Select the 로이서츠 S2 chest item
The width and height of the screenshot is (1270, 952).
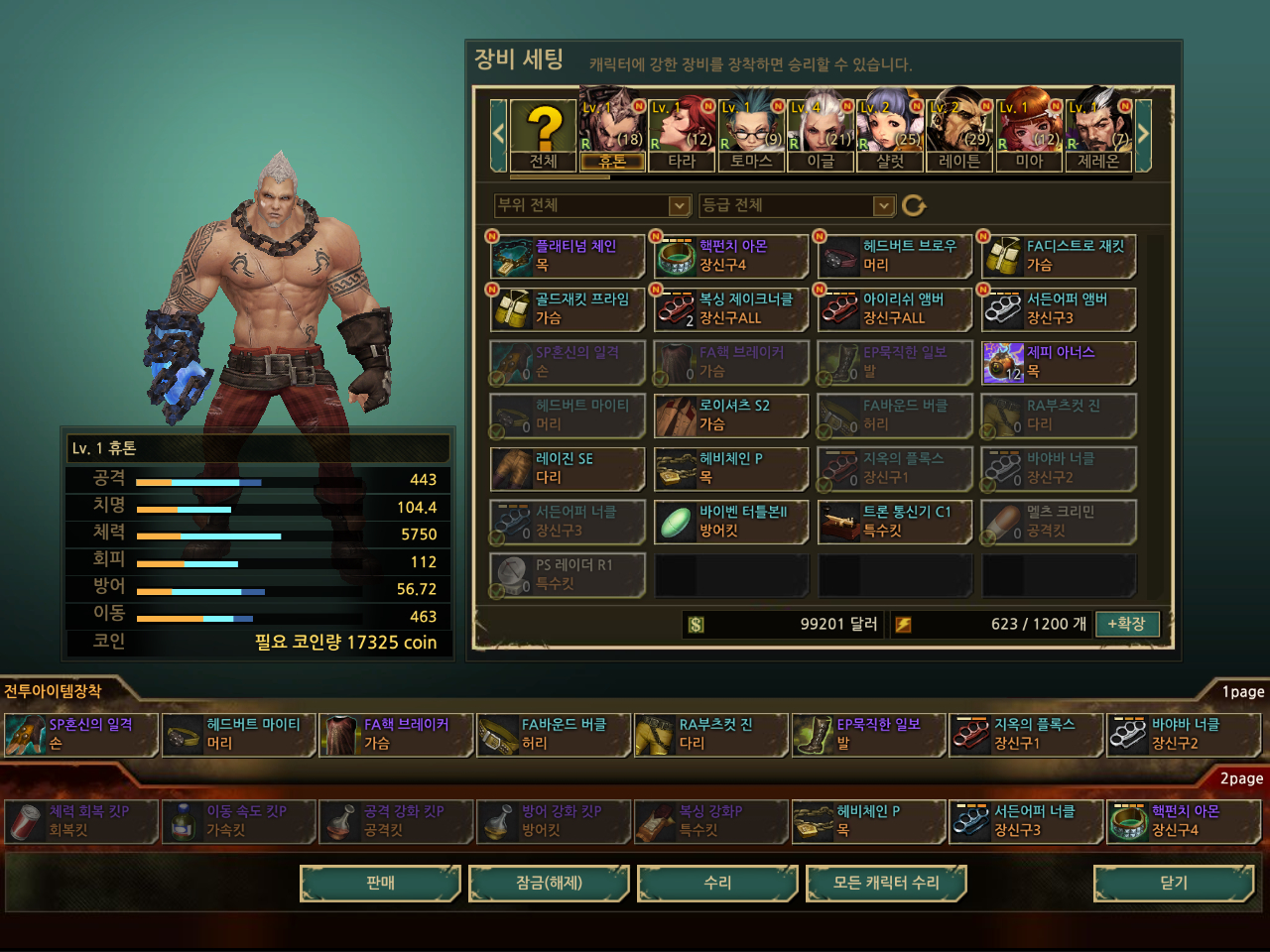[732, 416]
